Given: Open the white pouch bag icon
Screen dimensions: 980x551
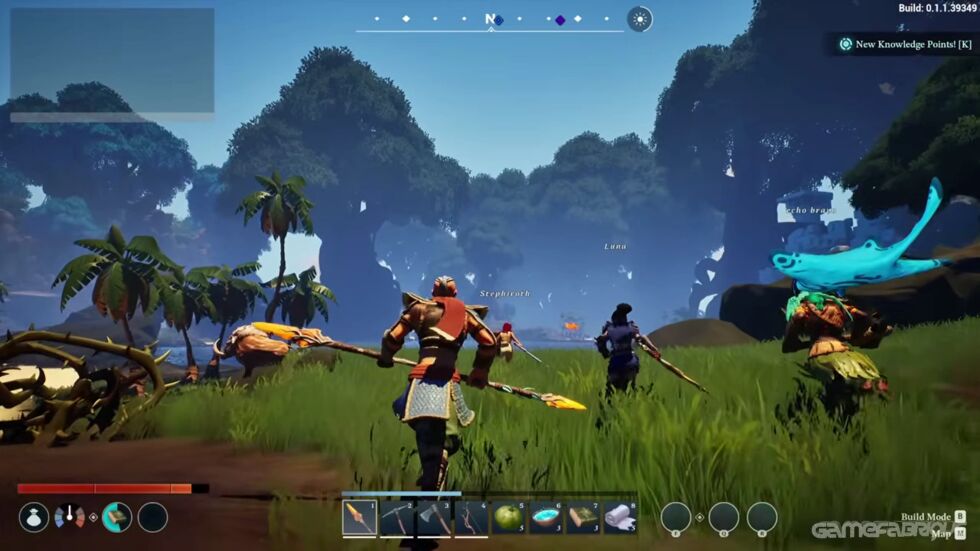Looking at the screenshot, I should (34, 517).
